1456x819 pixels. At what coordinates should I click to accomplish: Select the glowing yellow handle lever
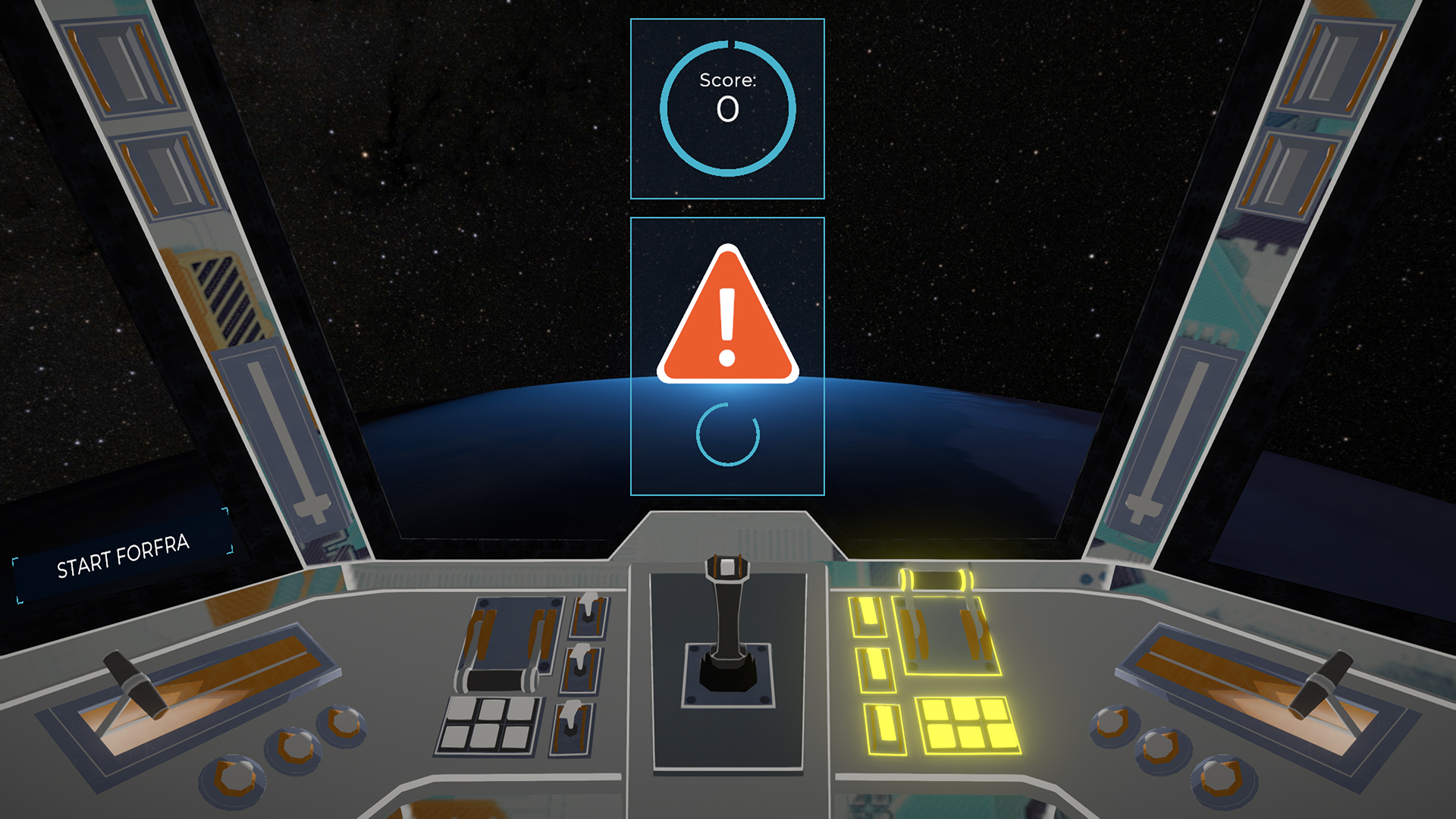[x=937, y=582]
